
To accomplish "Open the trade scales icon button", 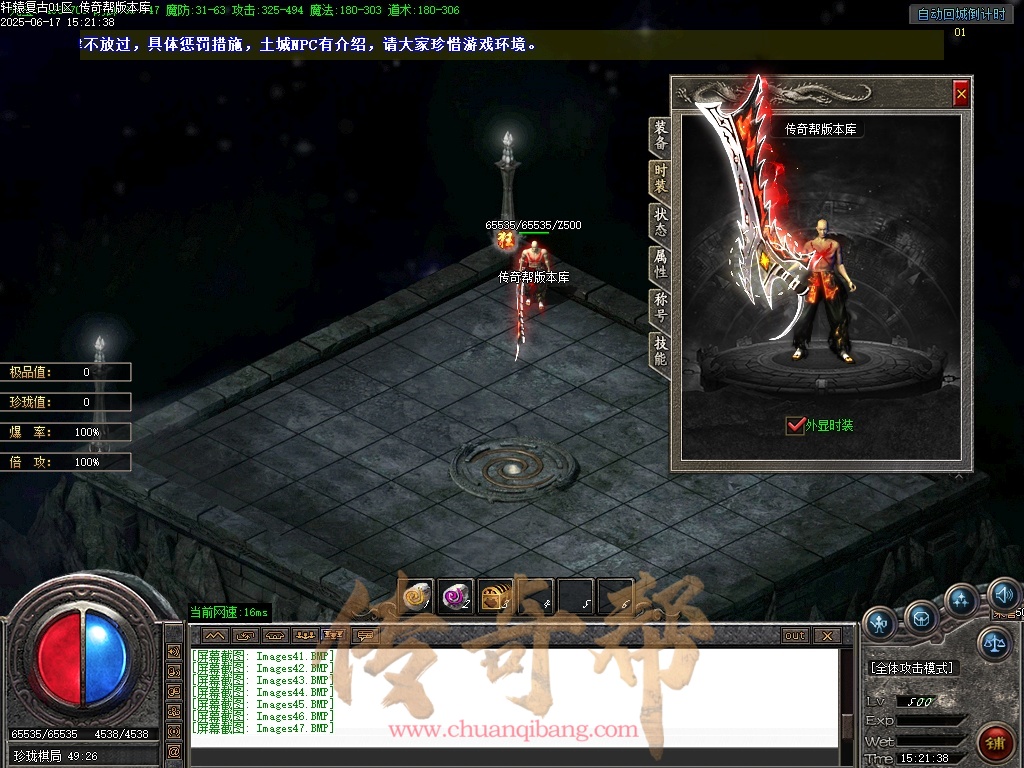I will [x=995, y=643].
